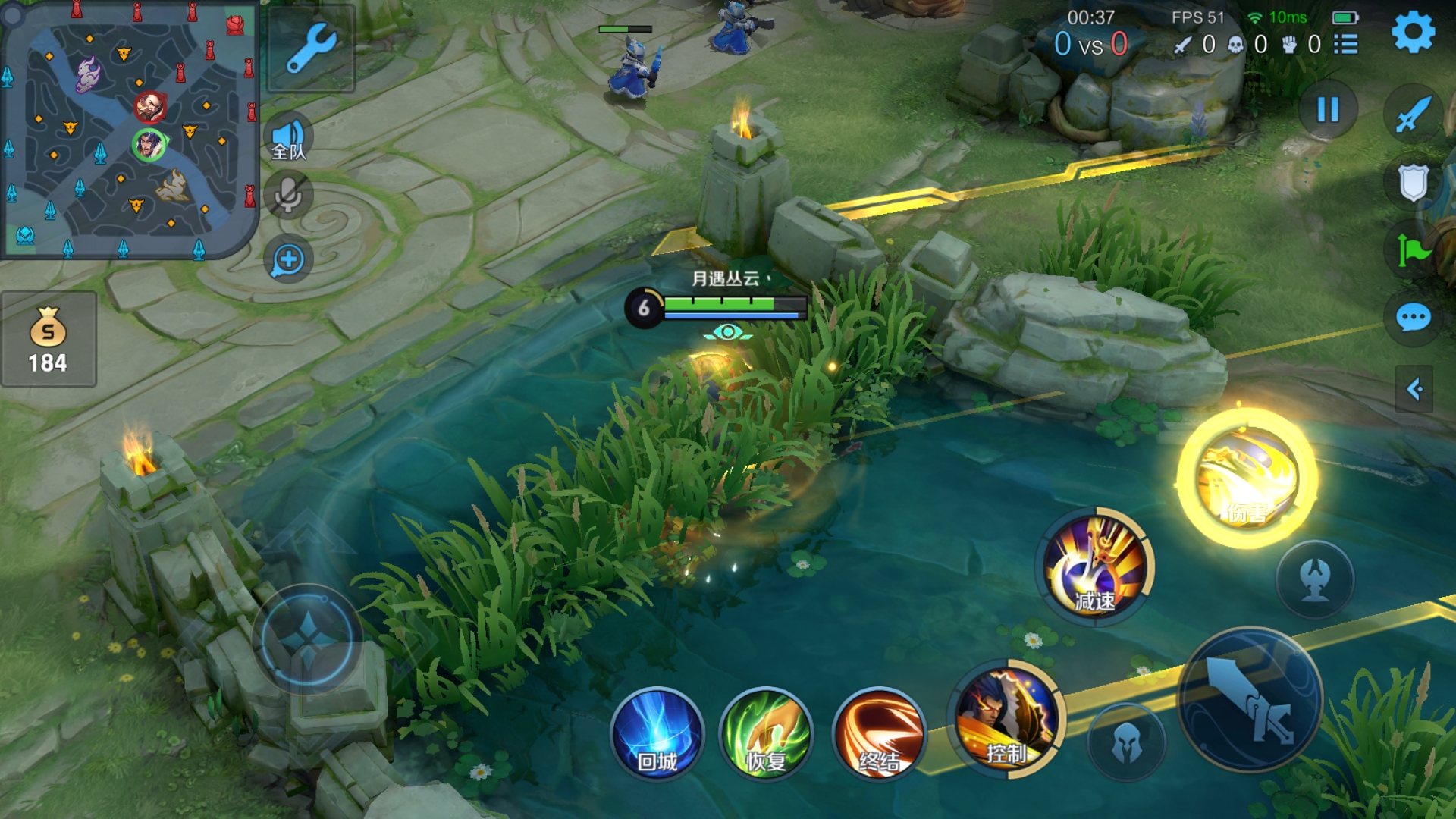Open the gold shop with 184 coins
The width and height of the screenshot is (1456, 819).
point(49,340)
